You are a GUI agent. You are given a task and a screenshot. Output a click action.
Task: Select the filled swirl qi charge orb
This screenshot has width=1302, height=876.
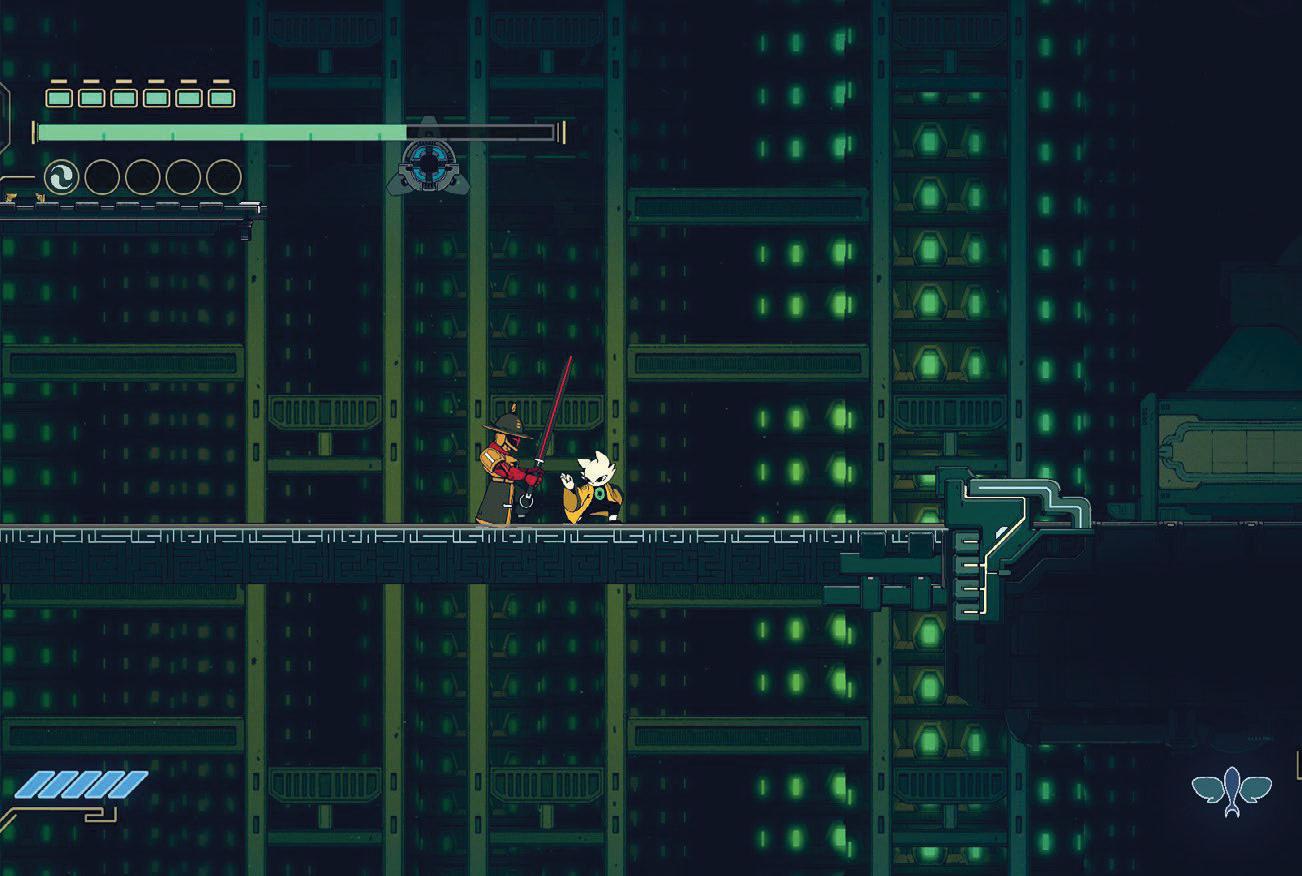click(x=61, y=178)
